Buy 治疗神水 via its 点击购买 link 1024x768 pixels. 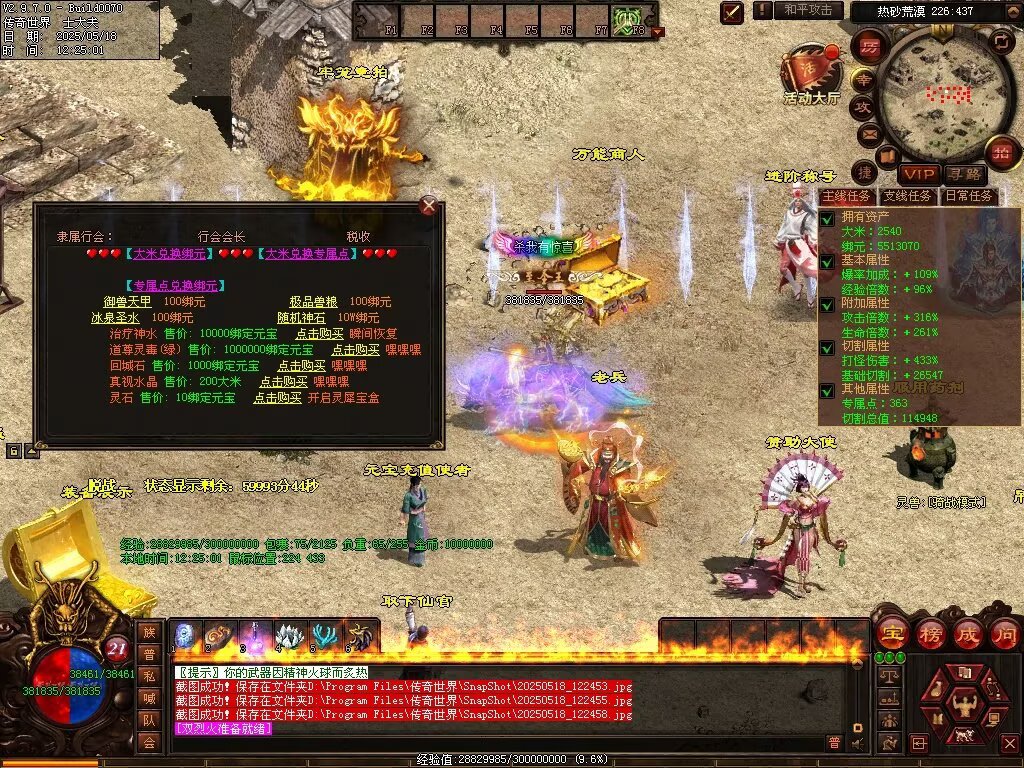pos(320,334)
